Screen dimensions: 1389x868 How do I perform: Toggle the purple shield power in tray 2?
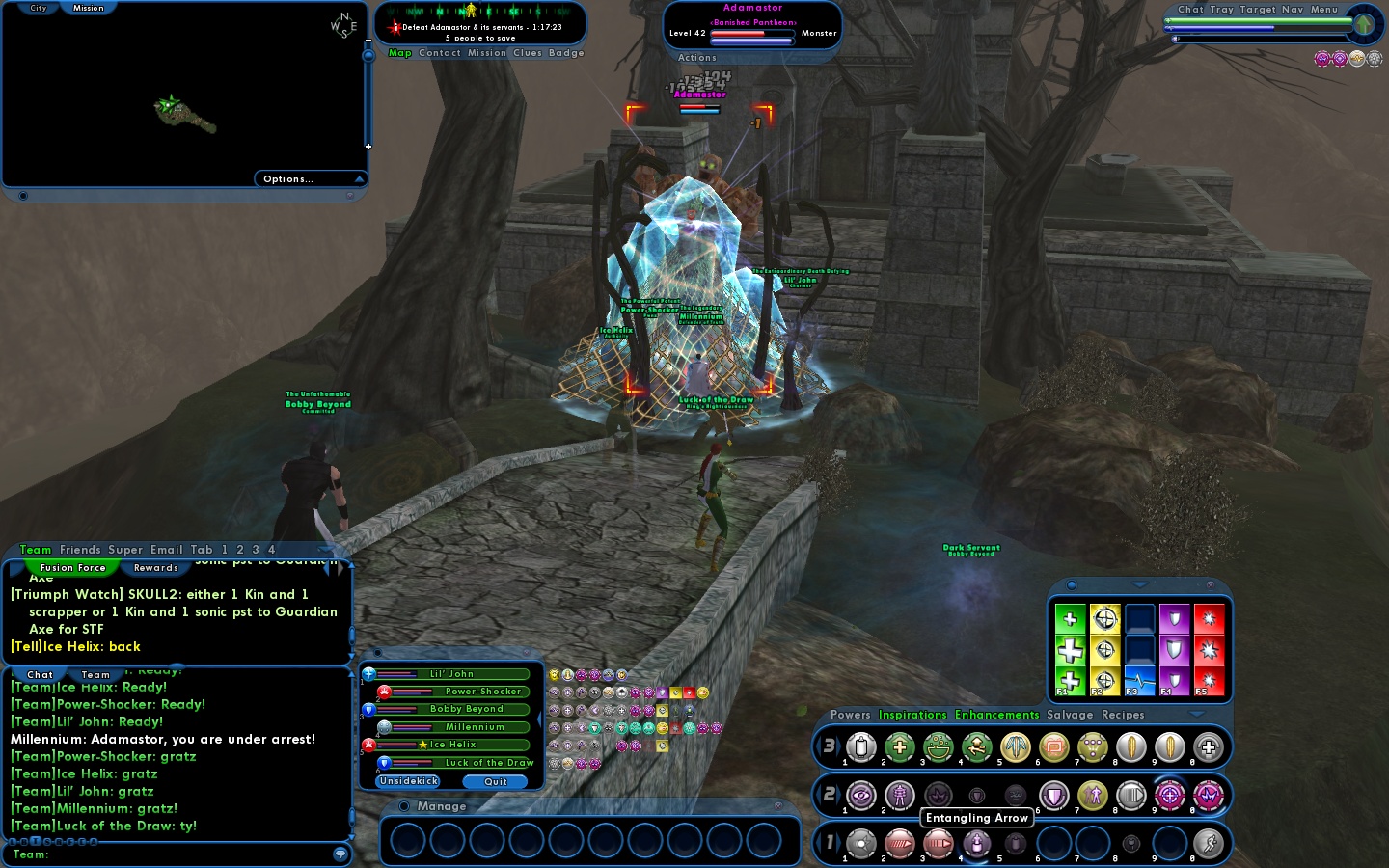(1054, 796)
